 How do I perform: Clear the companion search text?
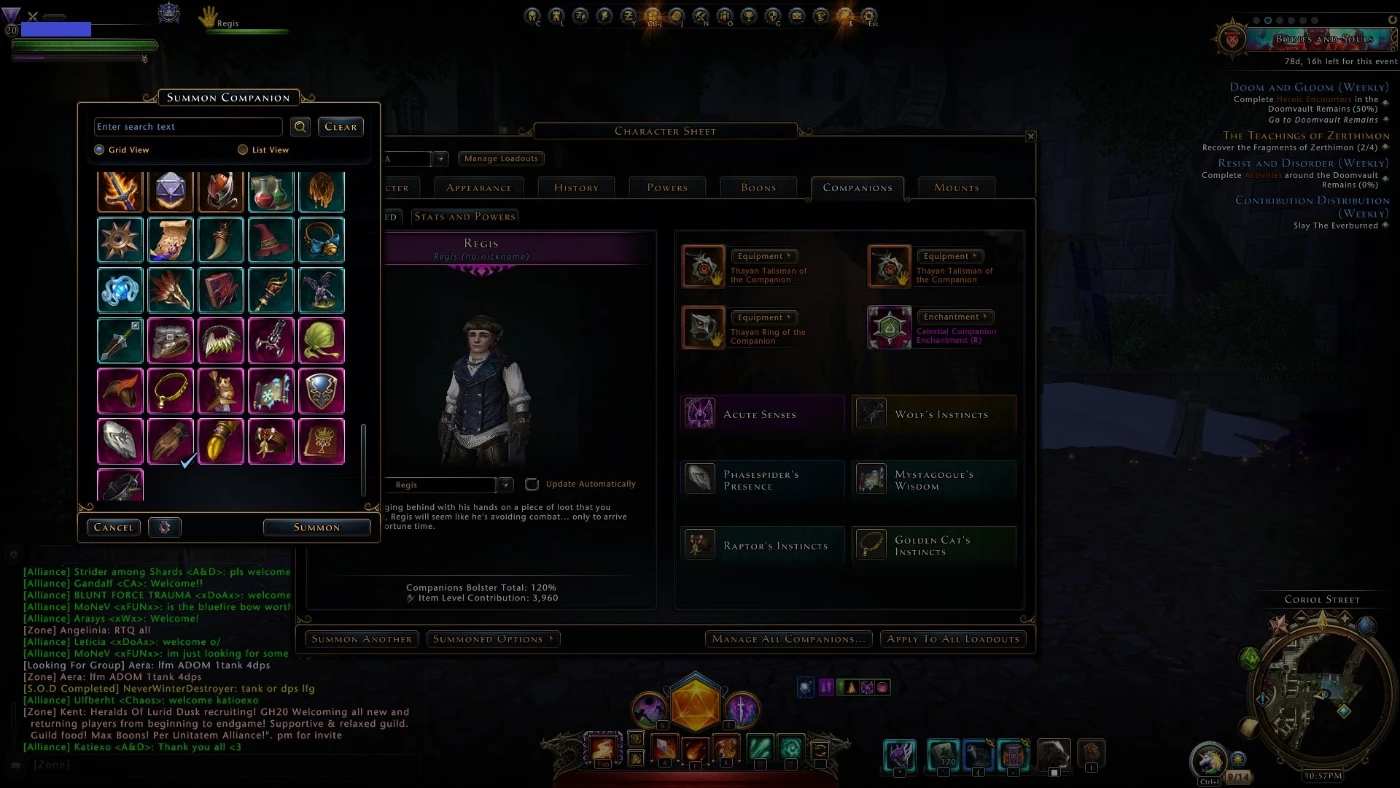tap(341, 127)
